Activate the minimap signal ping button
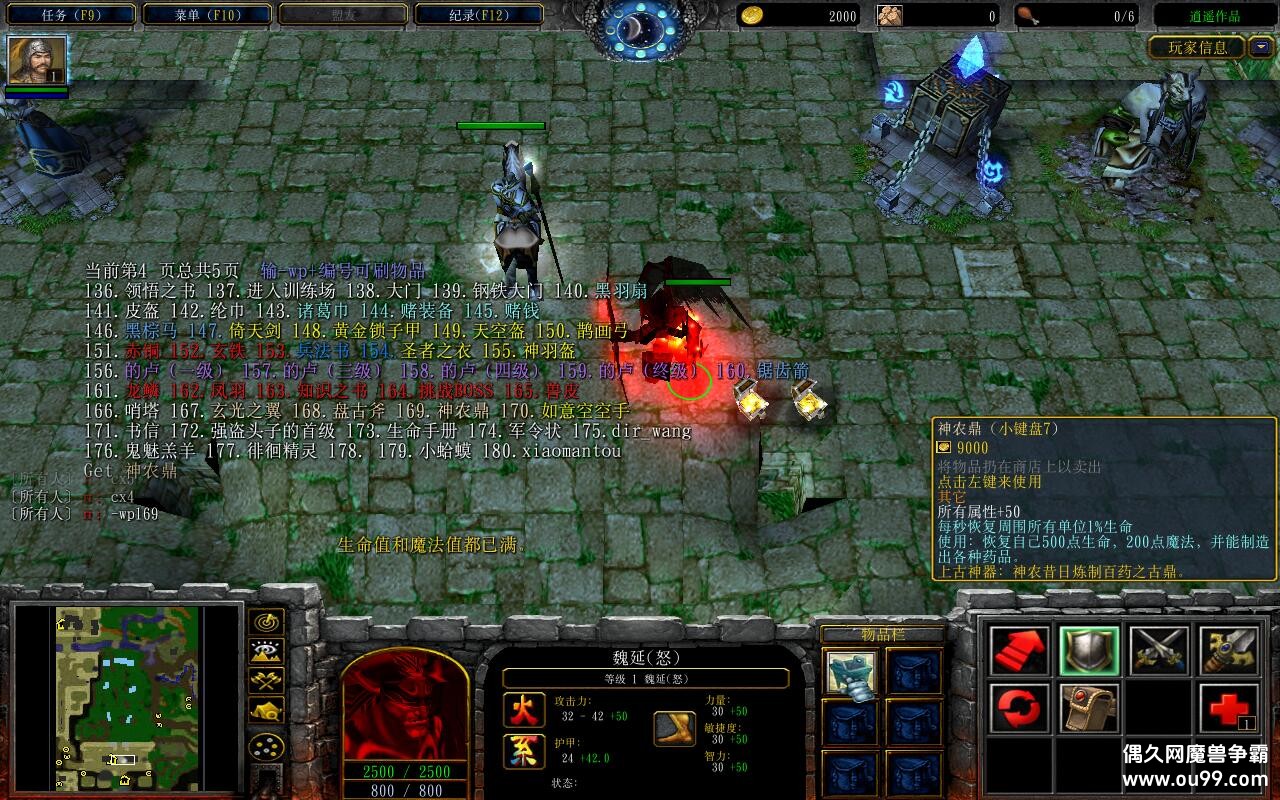The width and height of the screenshot is (1280, 800). click(266, 622)
